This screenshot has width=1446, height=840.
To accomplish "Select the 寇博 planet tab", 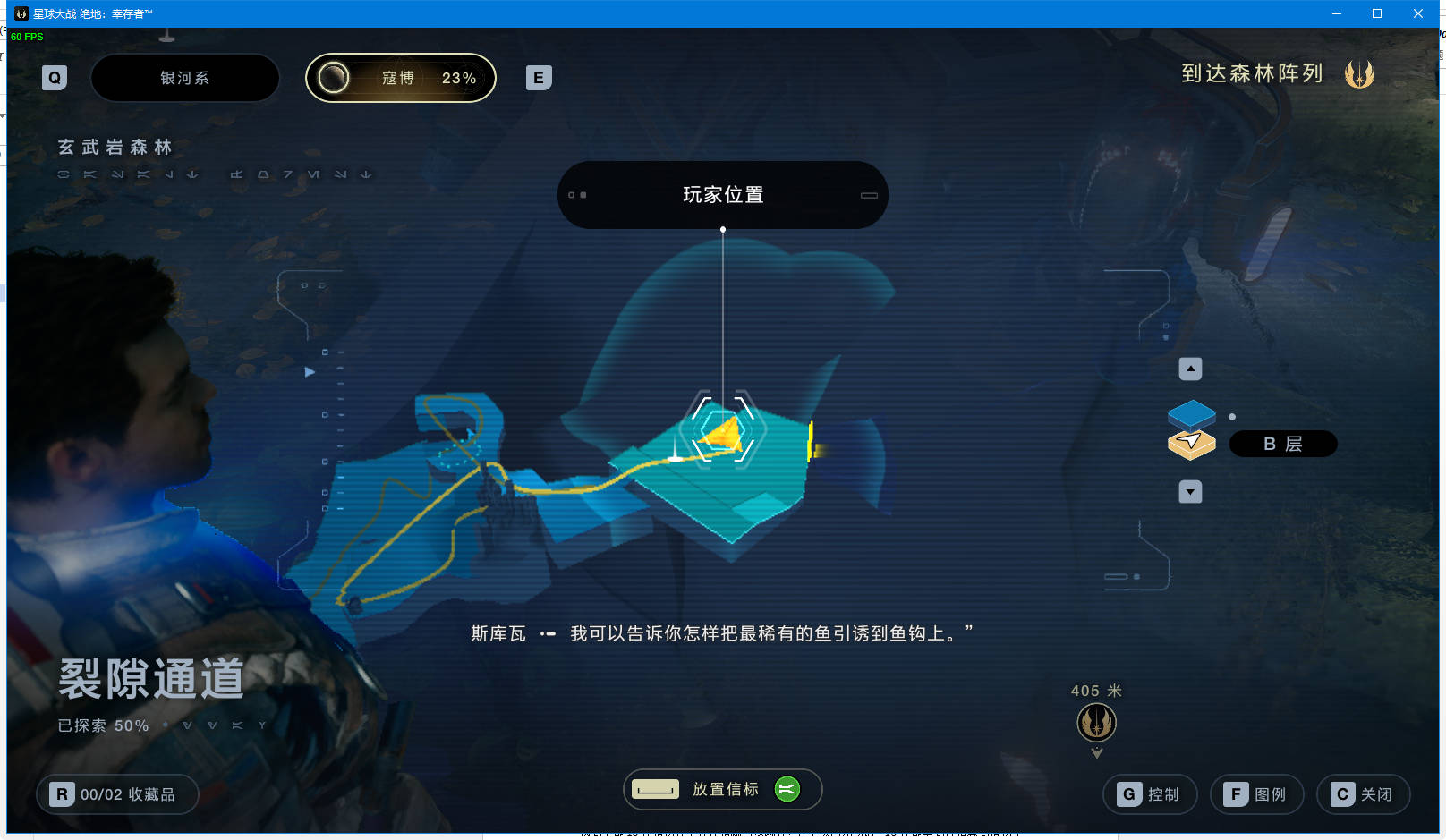I will pyautogui.click(x=401, y=78).
